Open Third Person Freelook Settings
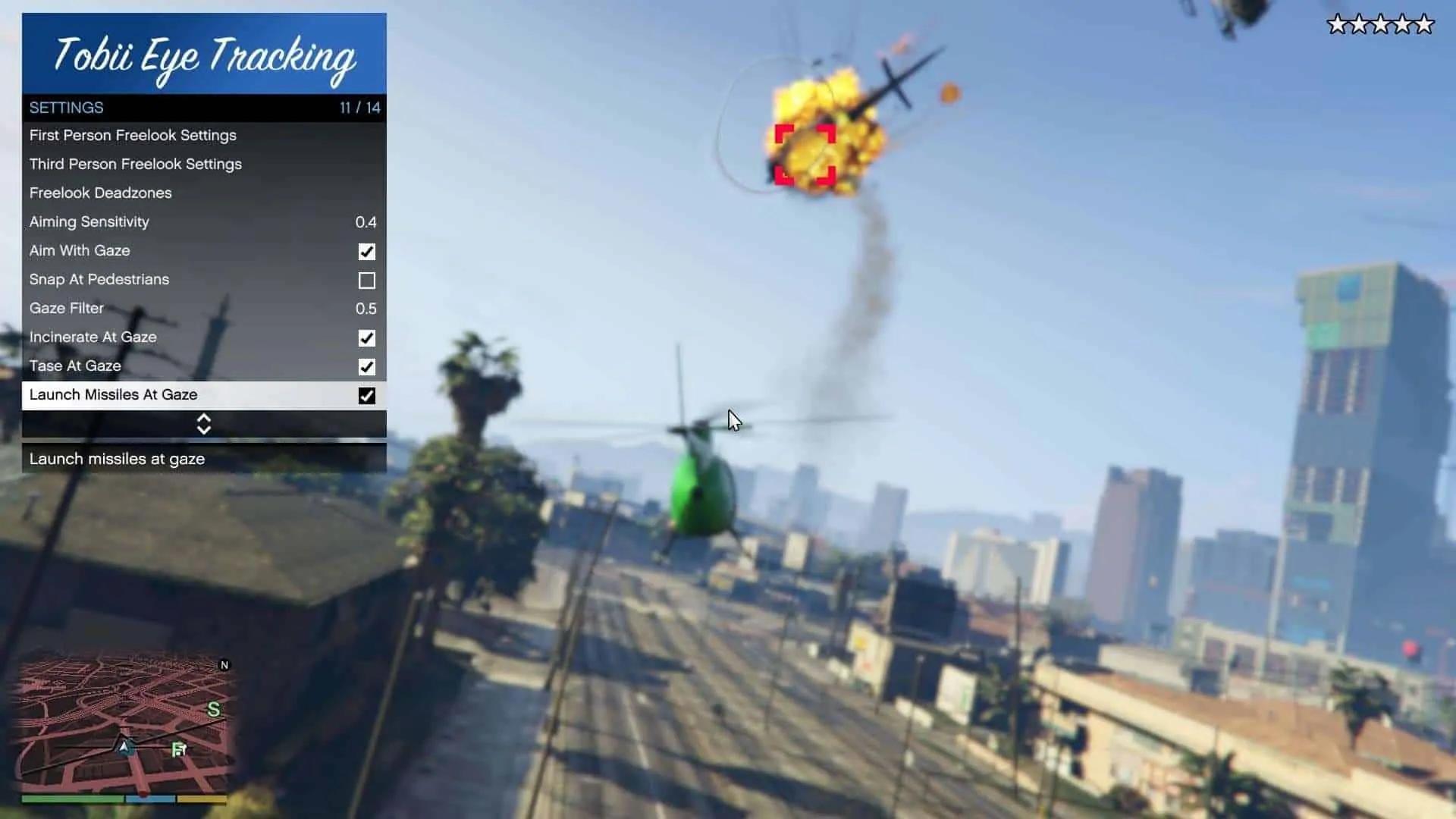The width and height of the screenshot is (1456, 819). (x=136, y=165)
